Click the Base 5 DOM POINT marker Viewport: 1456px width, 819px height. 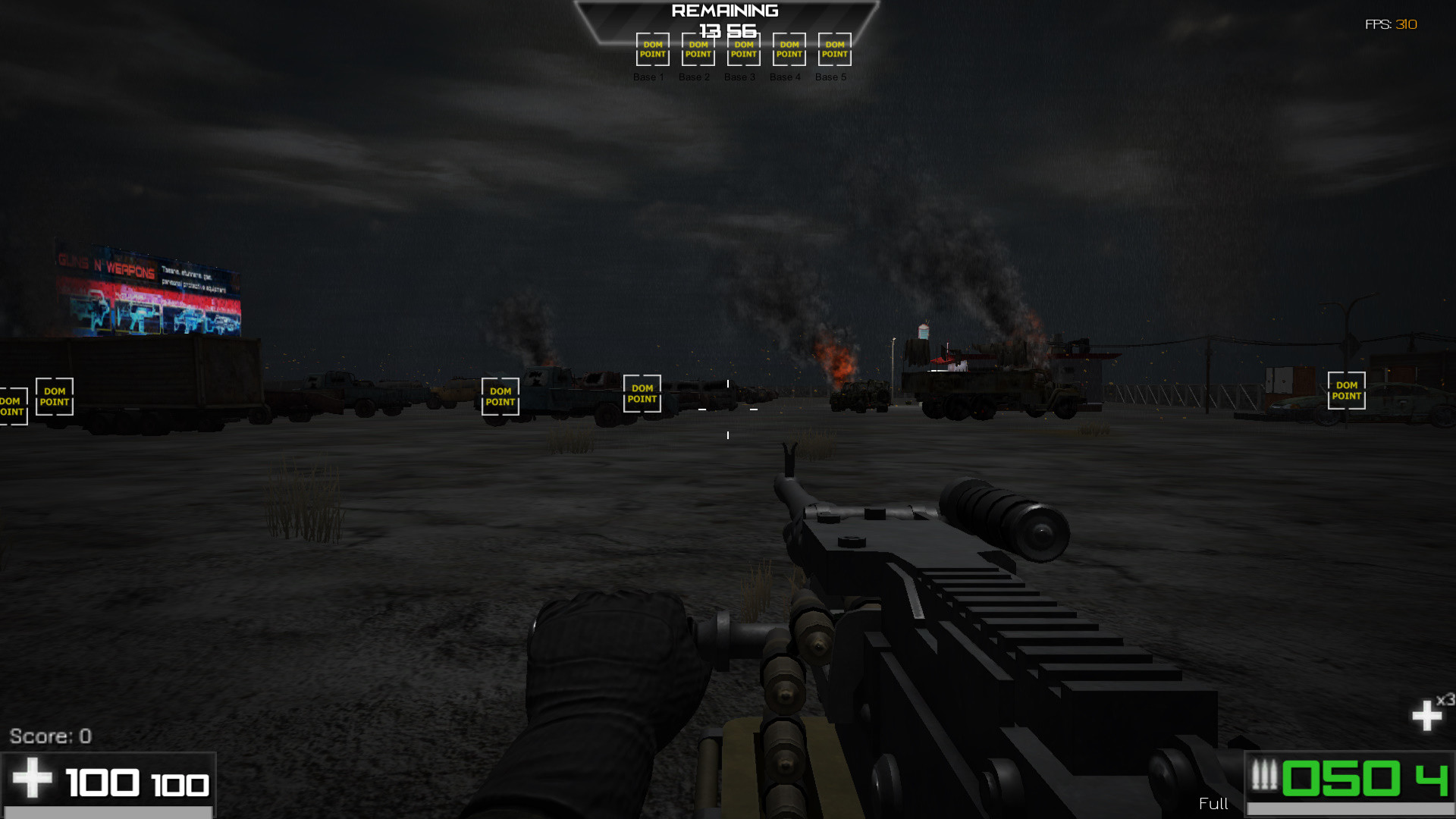[x=833, y=49]
